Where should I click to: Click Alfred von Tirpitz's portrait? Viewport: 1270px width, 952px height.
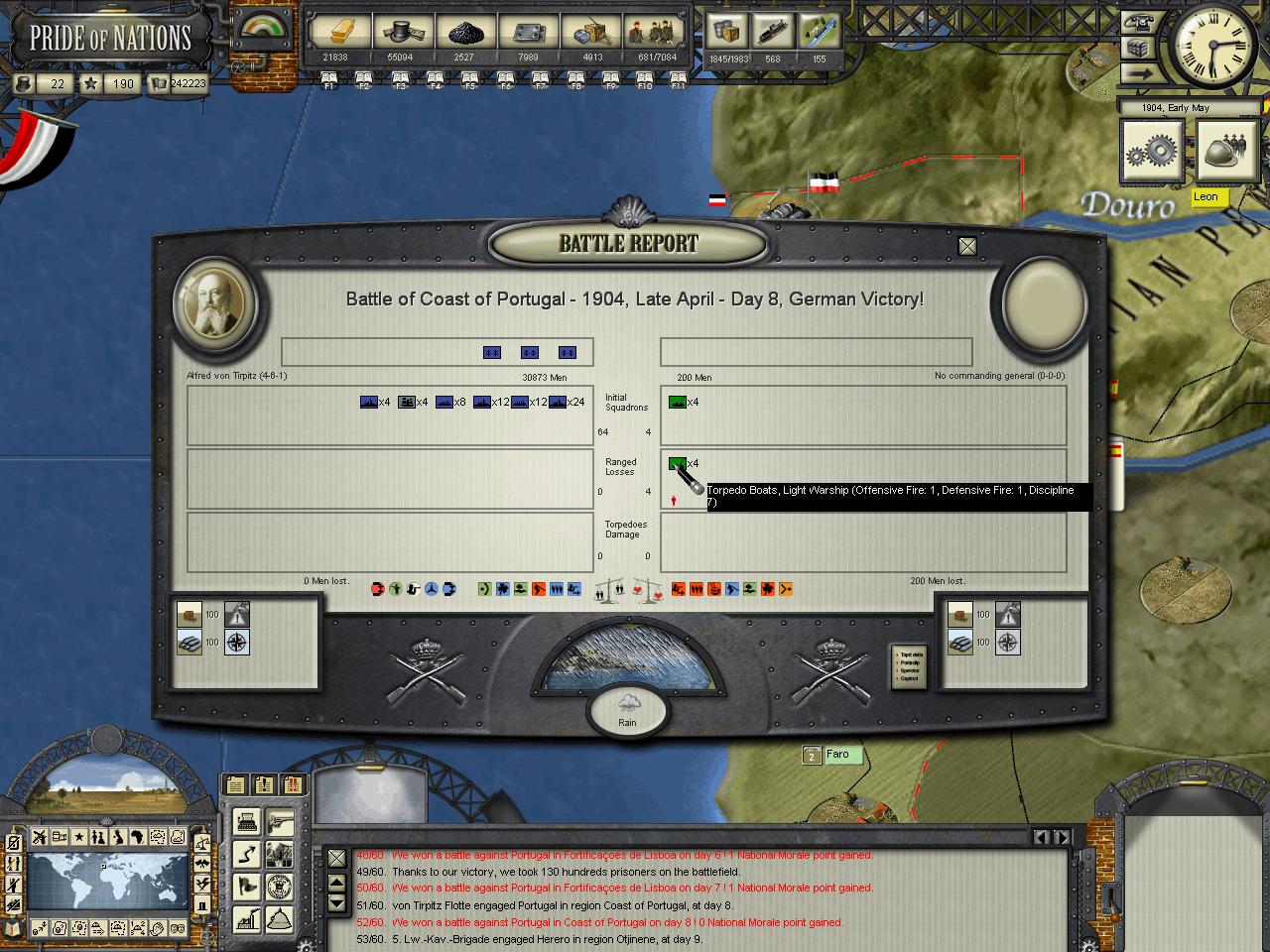(216, 304)
